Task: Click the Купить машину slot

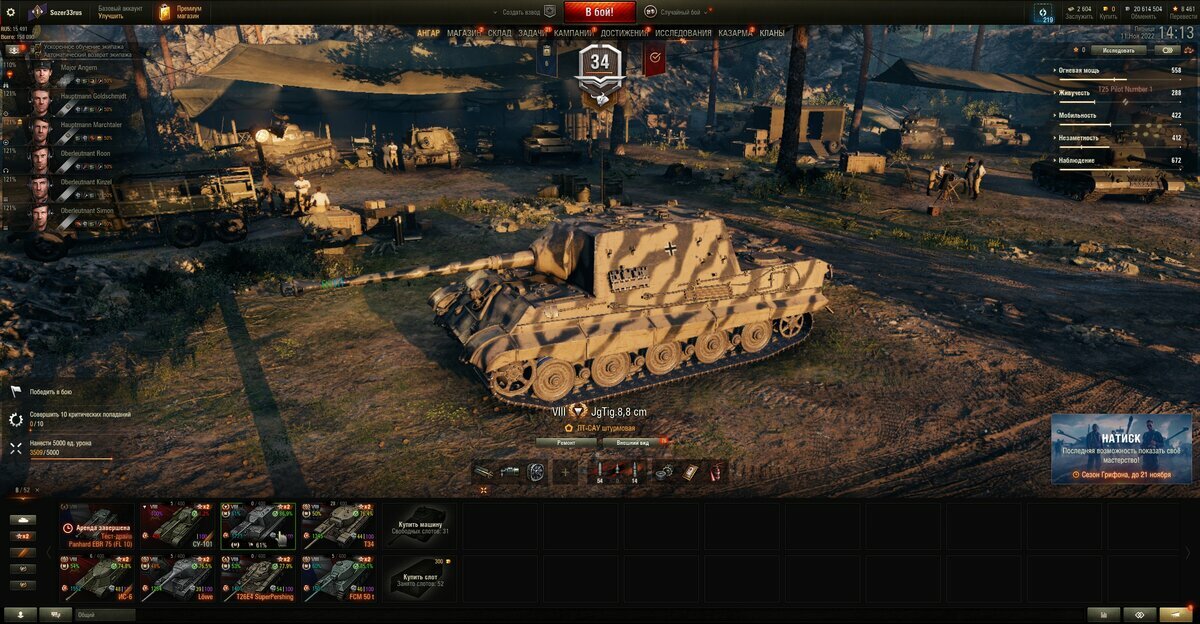Action: [419, 525]
